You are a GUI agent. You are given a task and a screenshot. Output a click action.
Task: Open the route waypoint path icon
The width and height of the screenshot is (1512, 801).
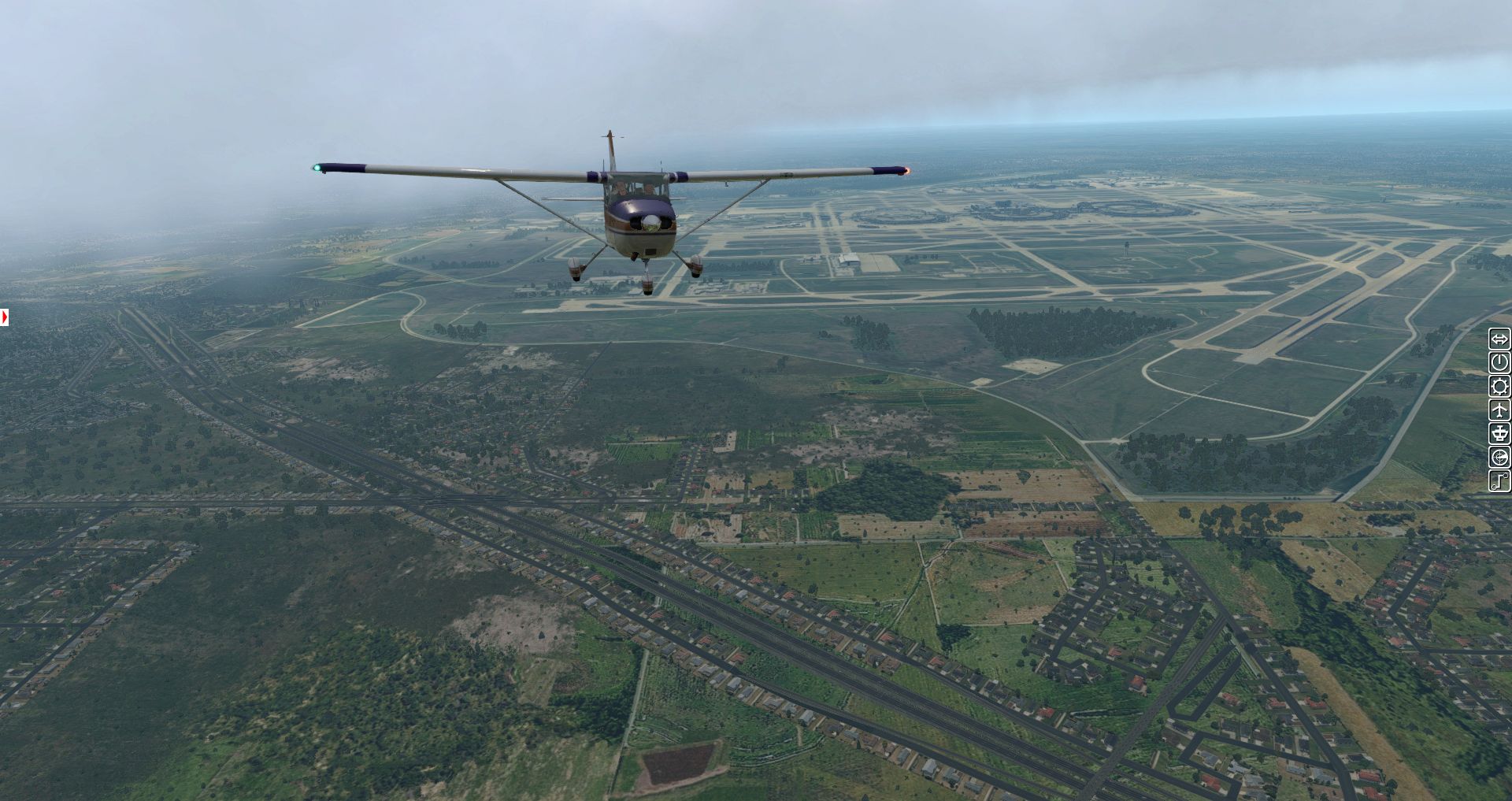tap(1499, 481)
